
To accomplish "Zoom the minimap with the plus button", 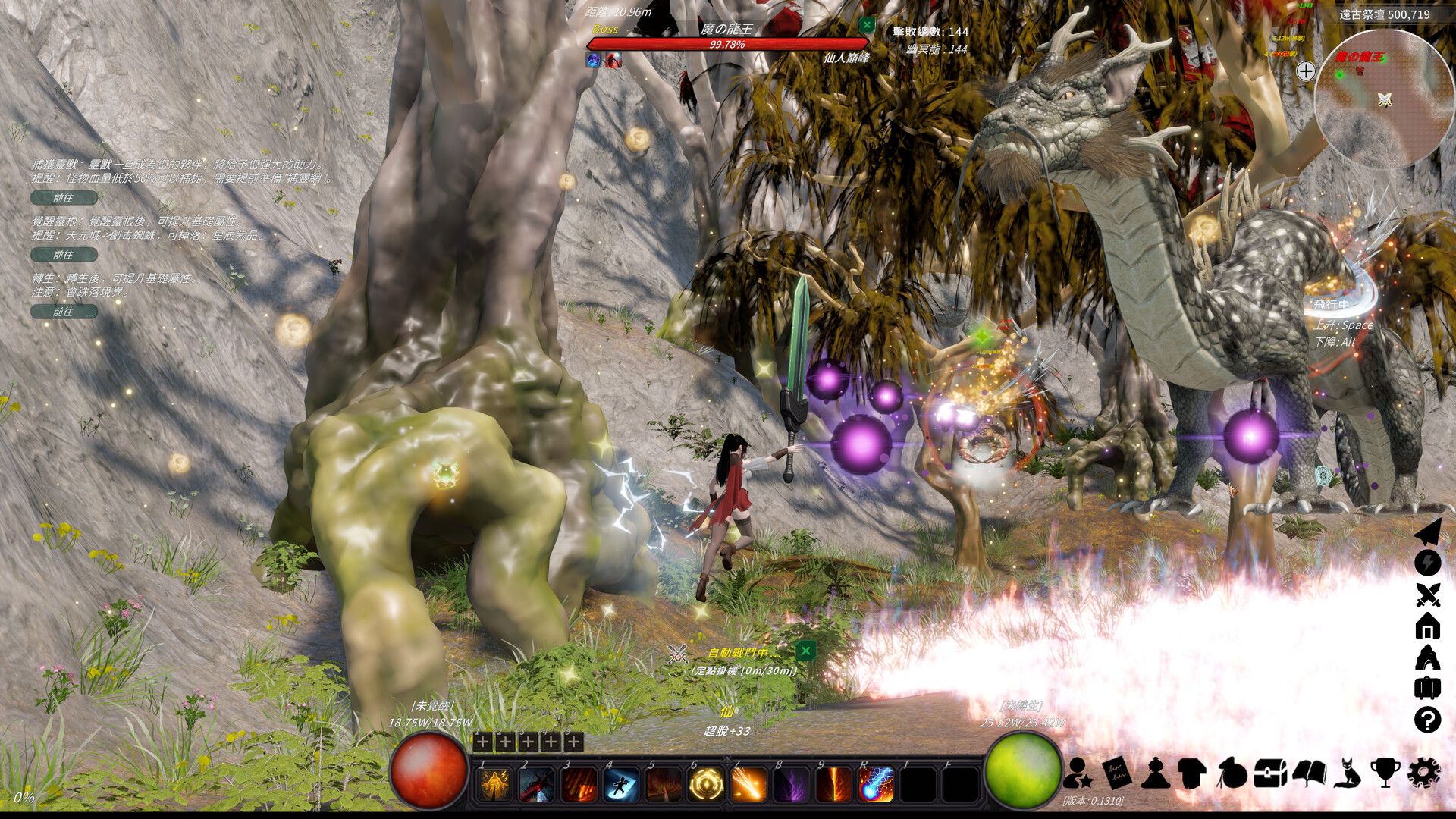I will [x=1306, y=71].
